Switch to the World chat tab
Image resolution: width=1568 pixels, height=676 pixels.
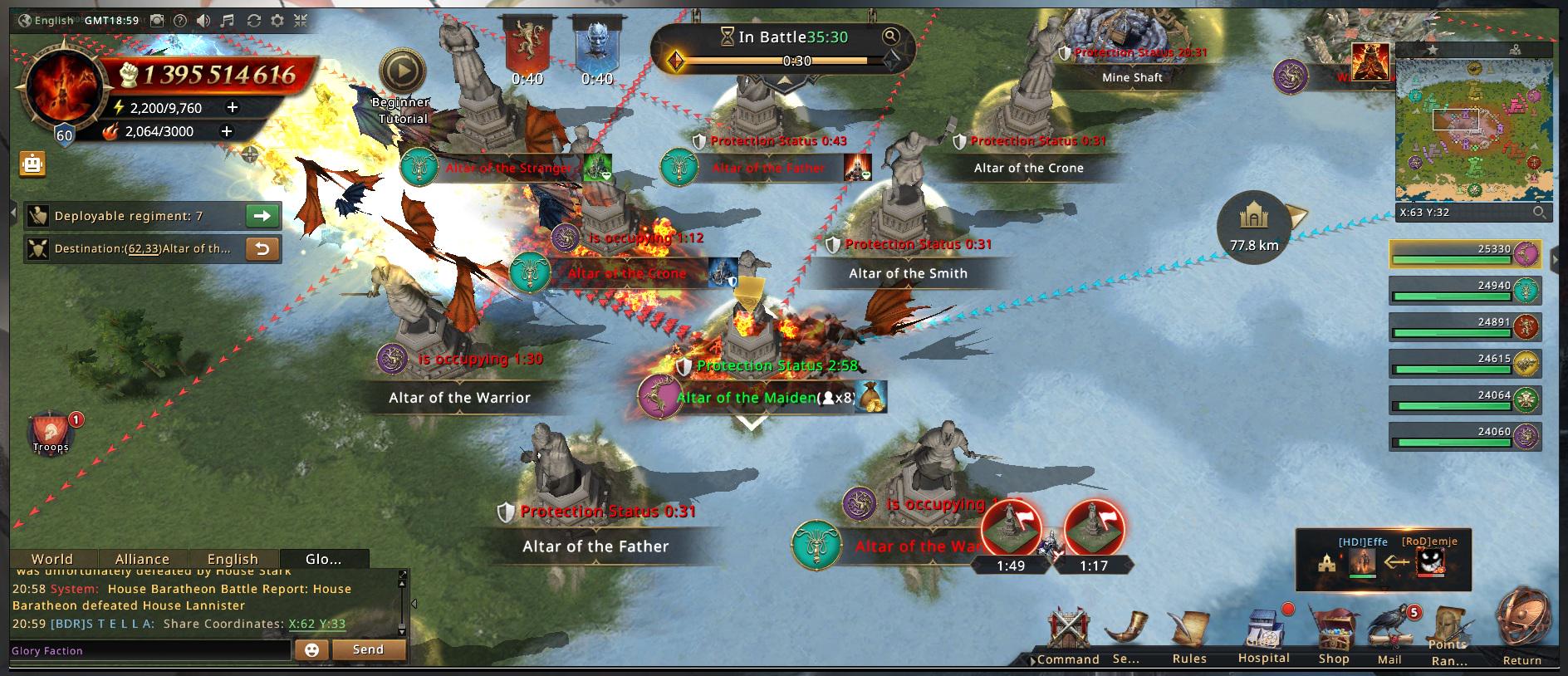(x=52, y=559)
